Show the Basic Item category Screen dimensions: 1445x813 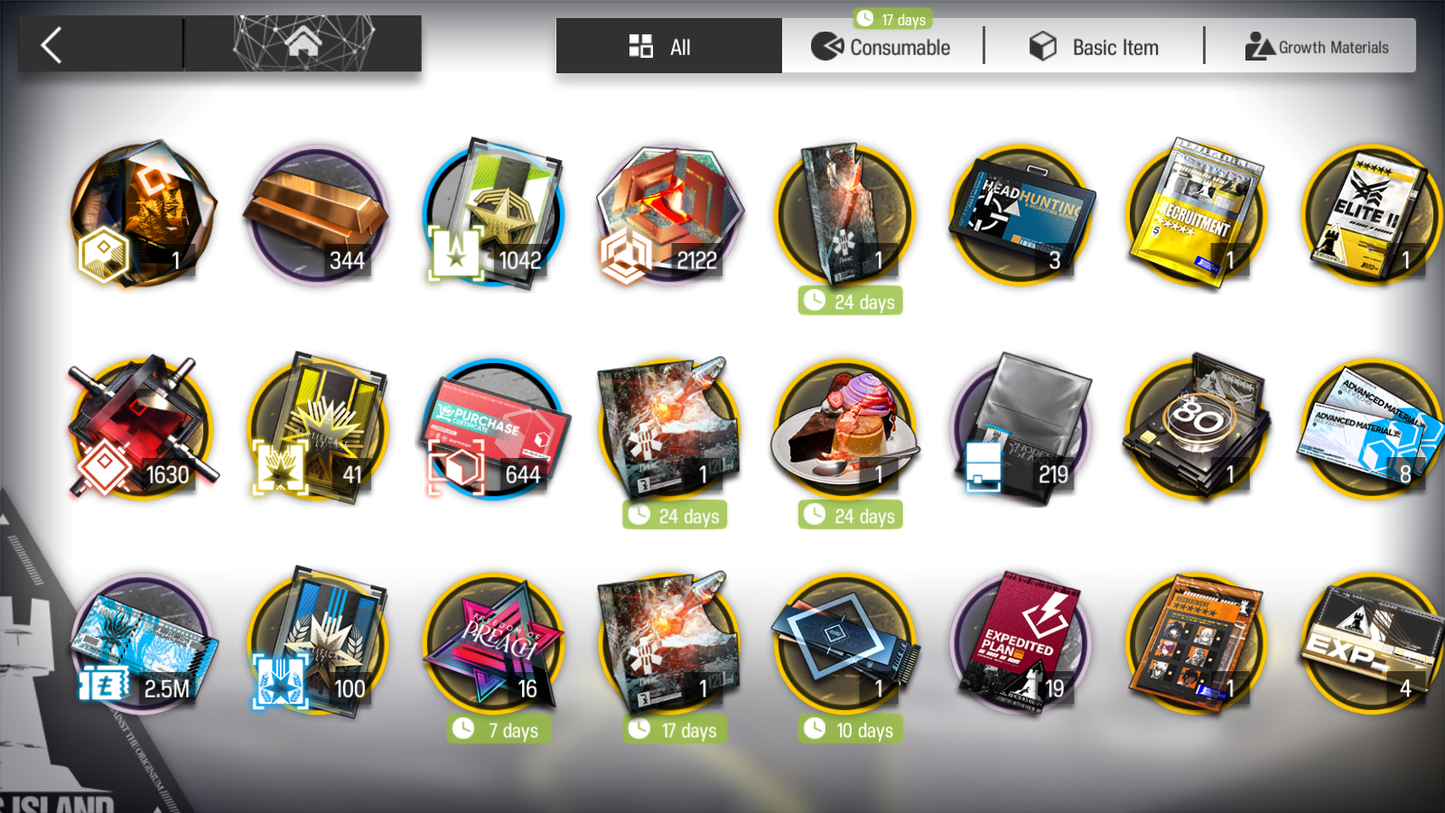pos(1094,47)
